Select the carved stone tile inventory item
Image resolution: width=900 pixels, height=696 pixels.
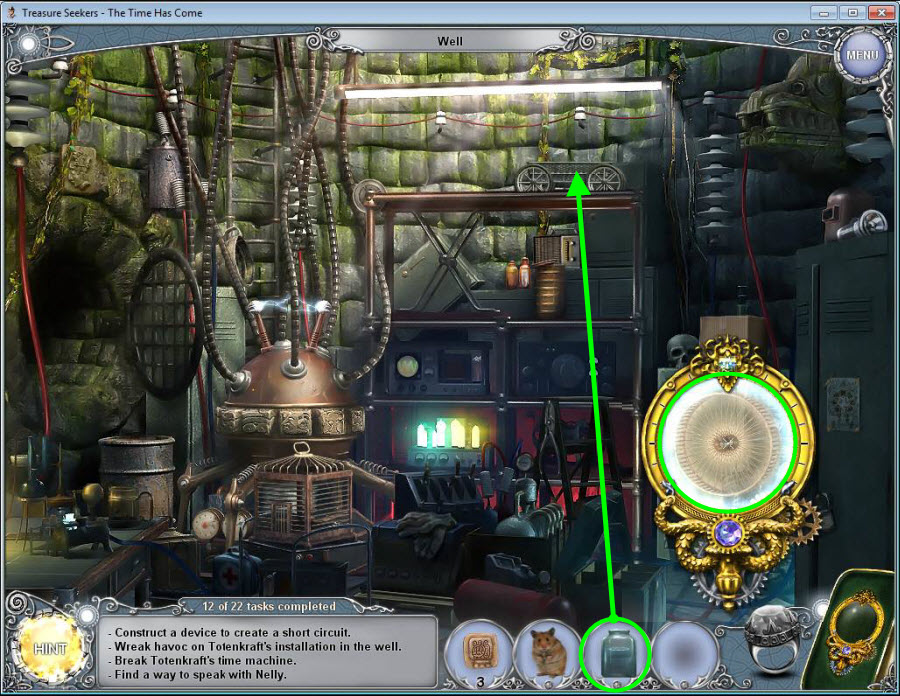[479, 651]
